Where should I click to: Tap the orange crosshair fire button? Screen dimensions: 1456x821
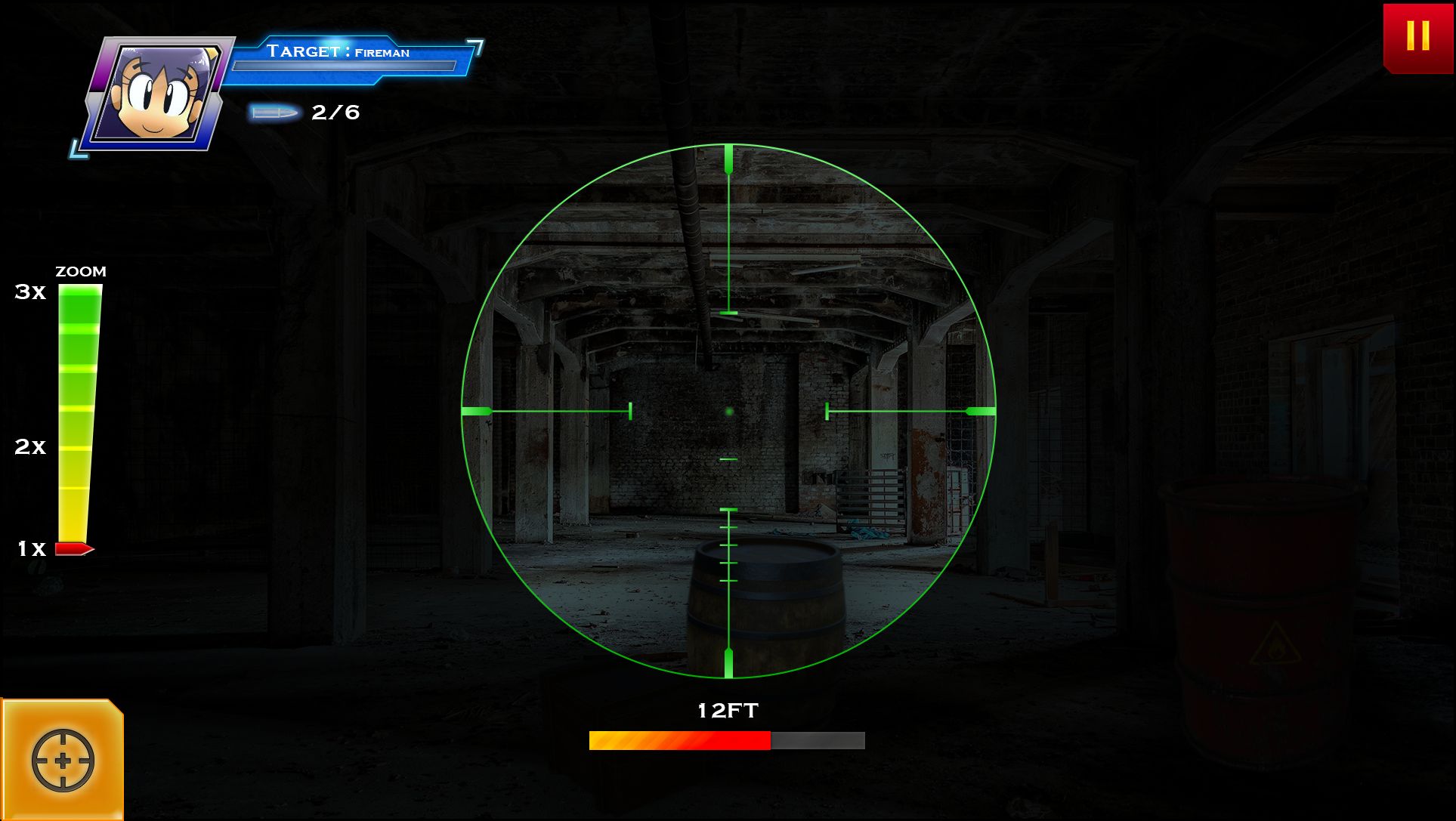pos(63,759)
